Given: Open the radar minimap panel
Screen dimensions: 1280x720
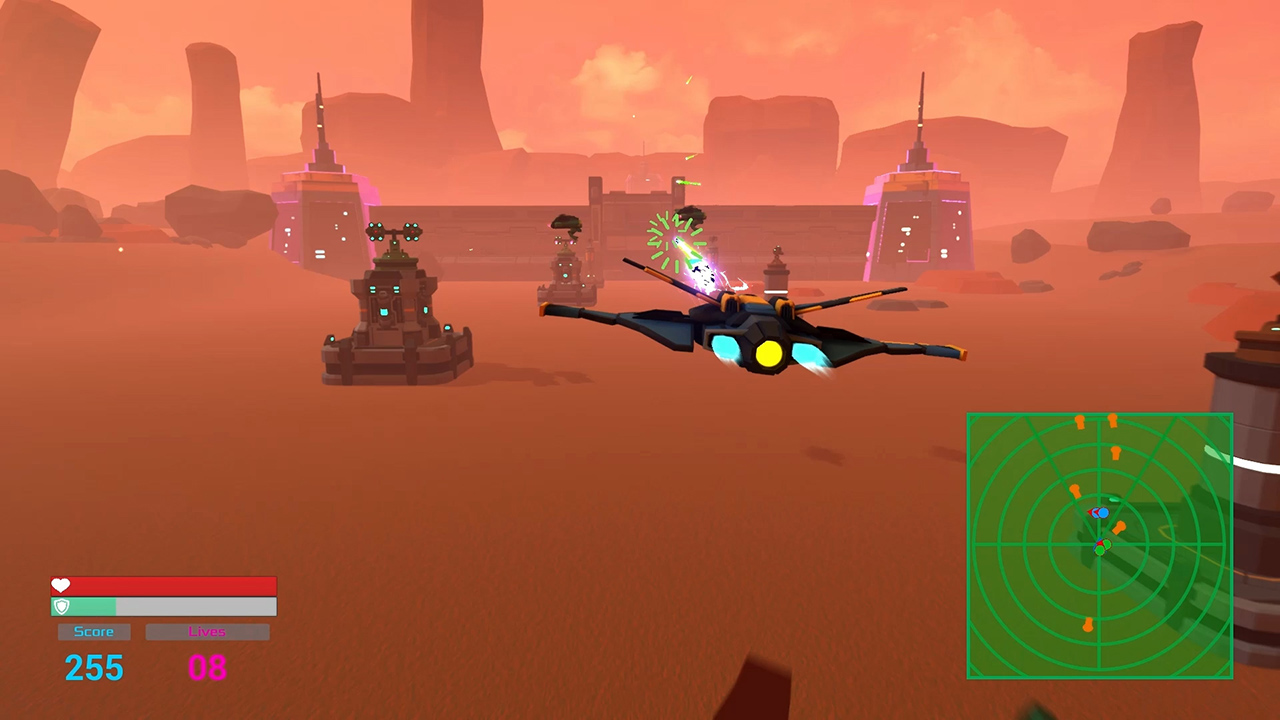Looking at the screenshot, I should tap(1100, 547).
